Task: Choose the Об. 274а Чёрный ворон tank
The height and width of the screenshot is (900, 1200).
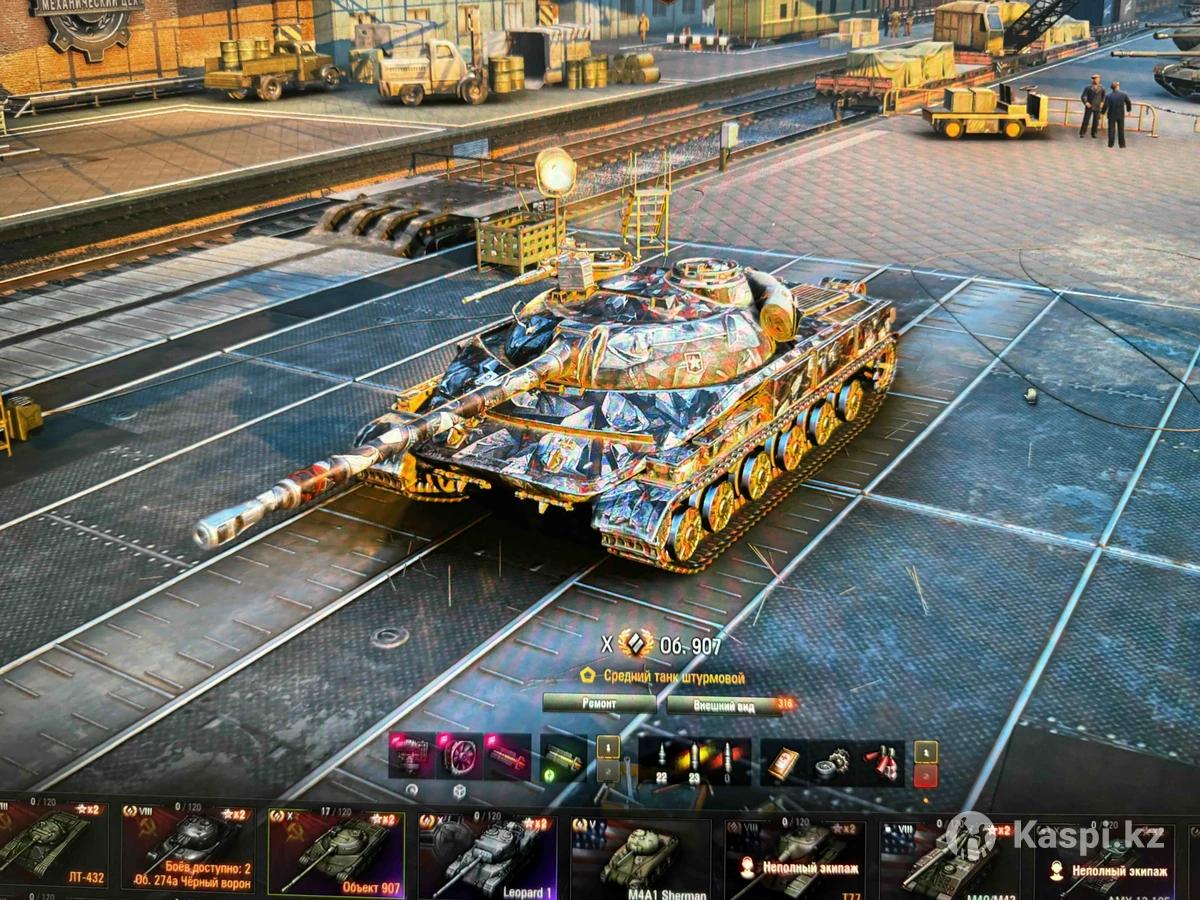Action: 189,847
